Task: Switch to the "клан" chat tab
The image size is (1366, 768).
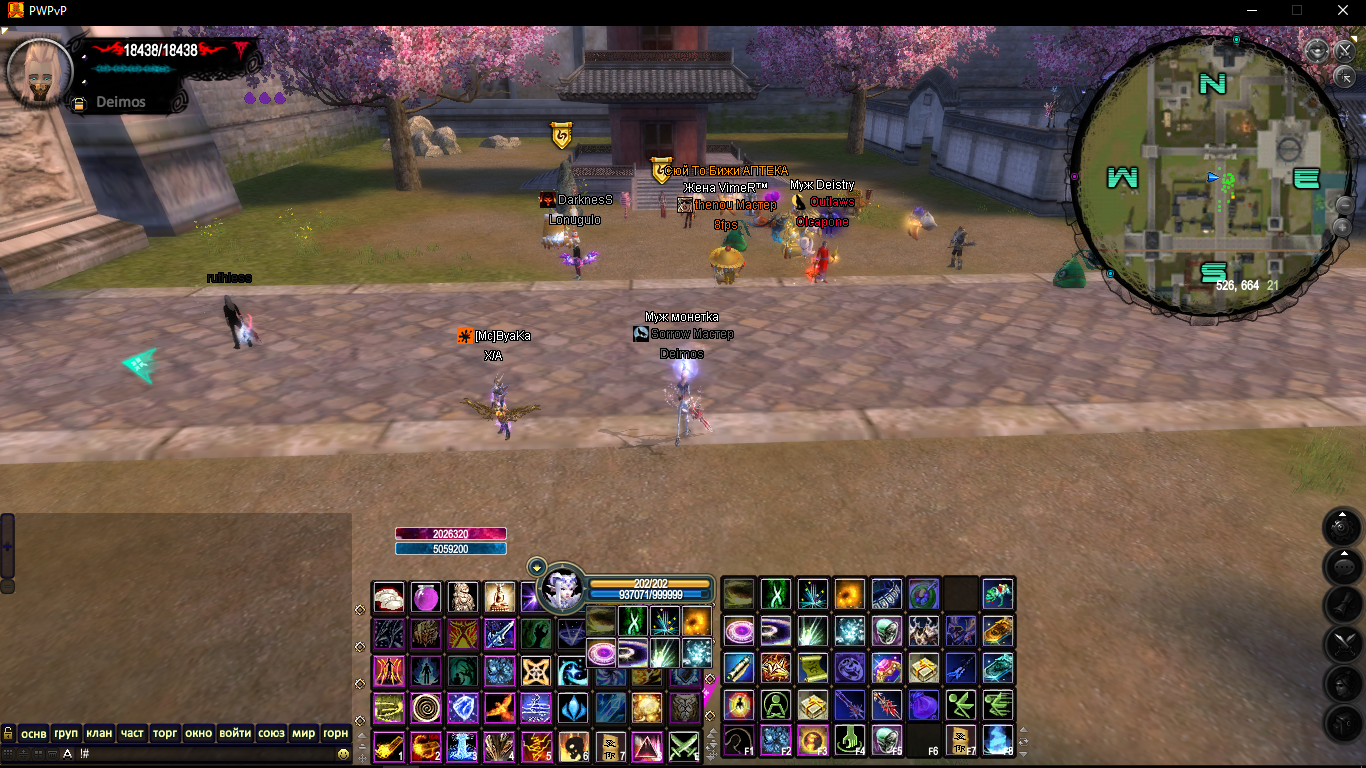Action: tap(98, 733)
